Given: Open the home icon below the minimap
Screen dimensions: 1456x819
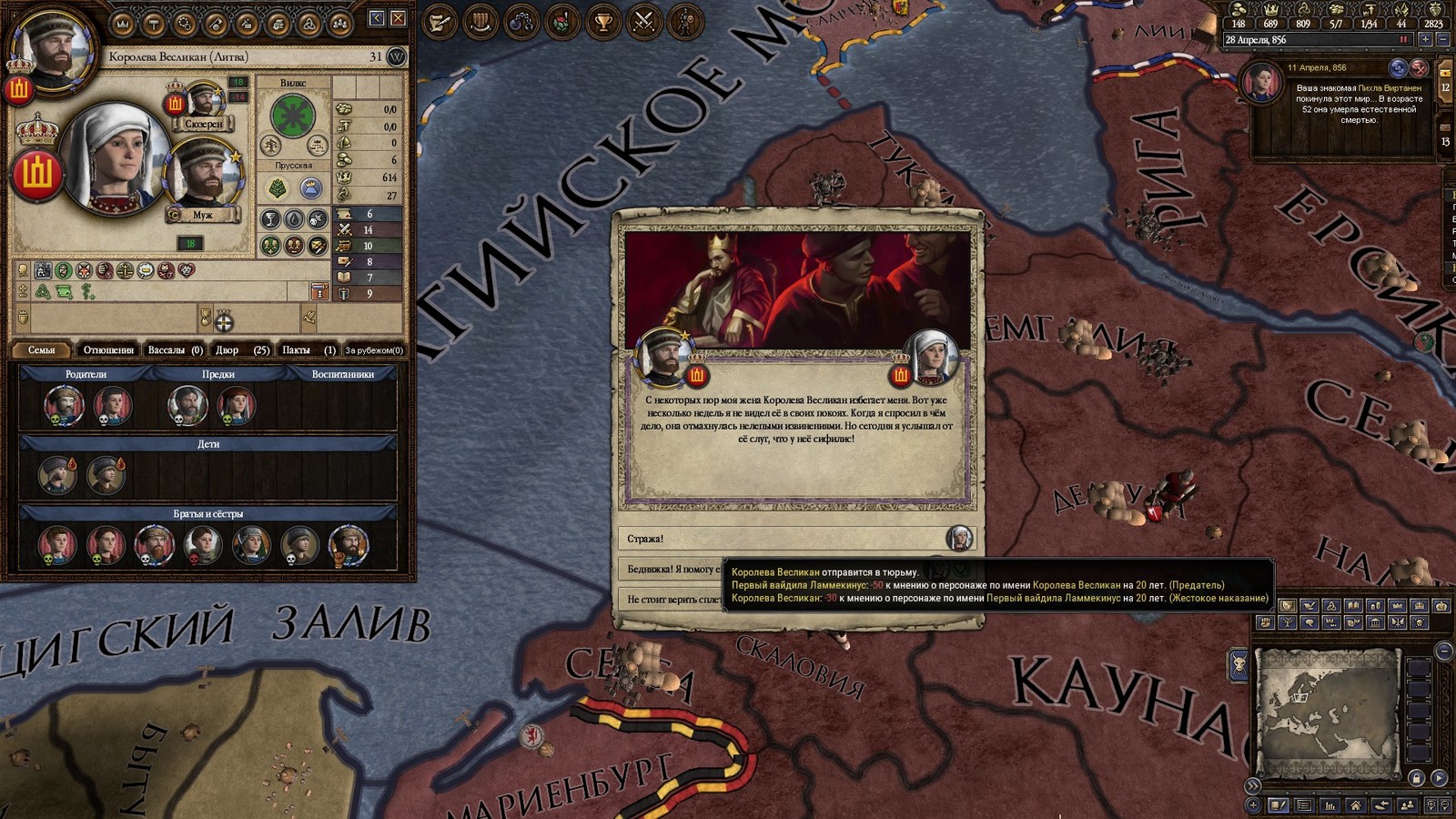Looking at the screenshot, I should point(1355,805).
